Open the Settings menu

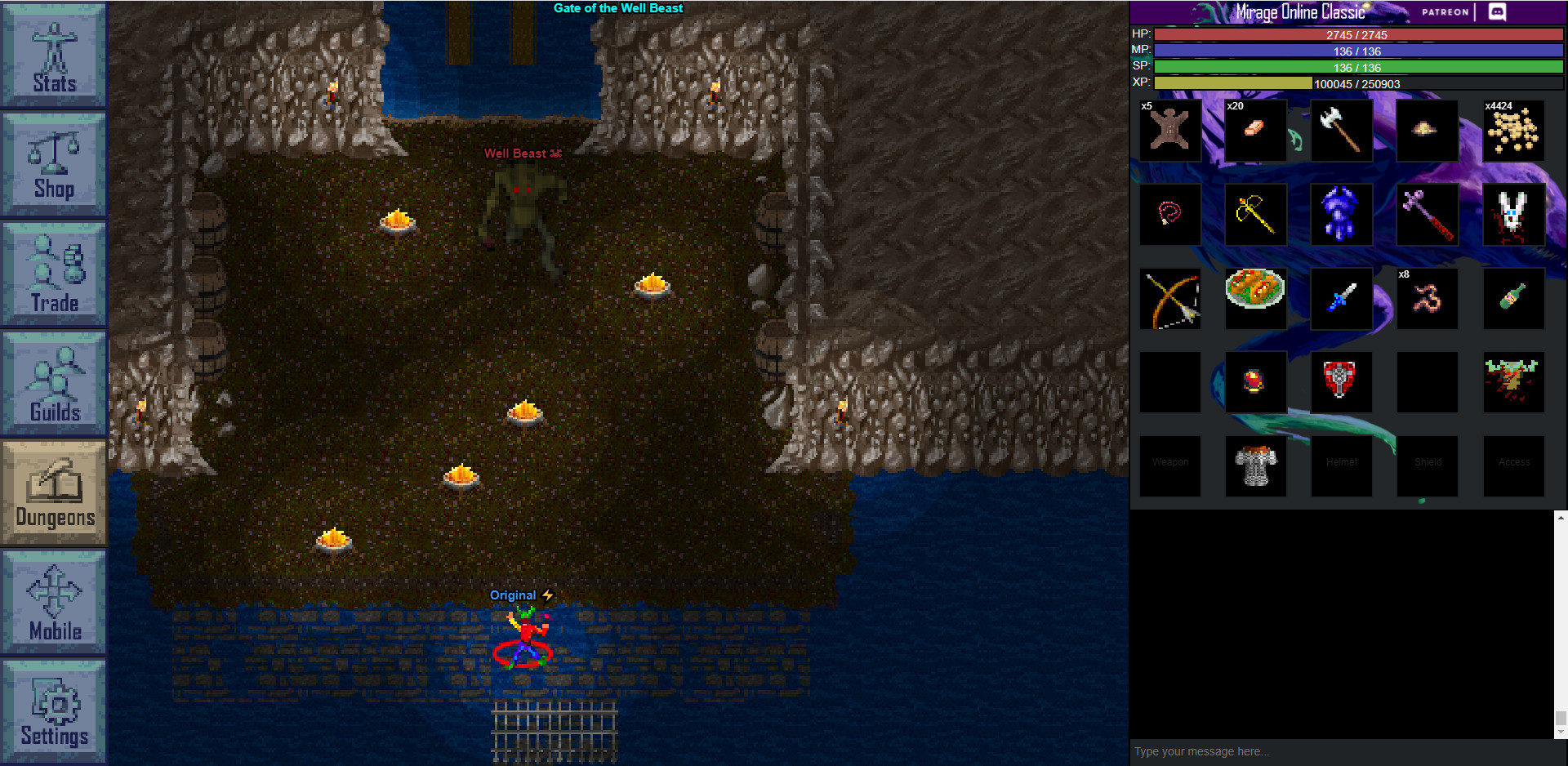click(x=53, y=712)
